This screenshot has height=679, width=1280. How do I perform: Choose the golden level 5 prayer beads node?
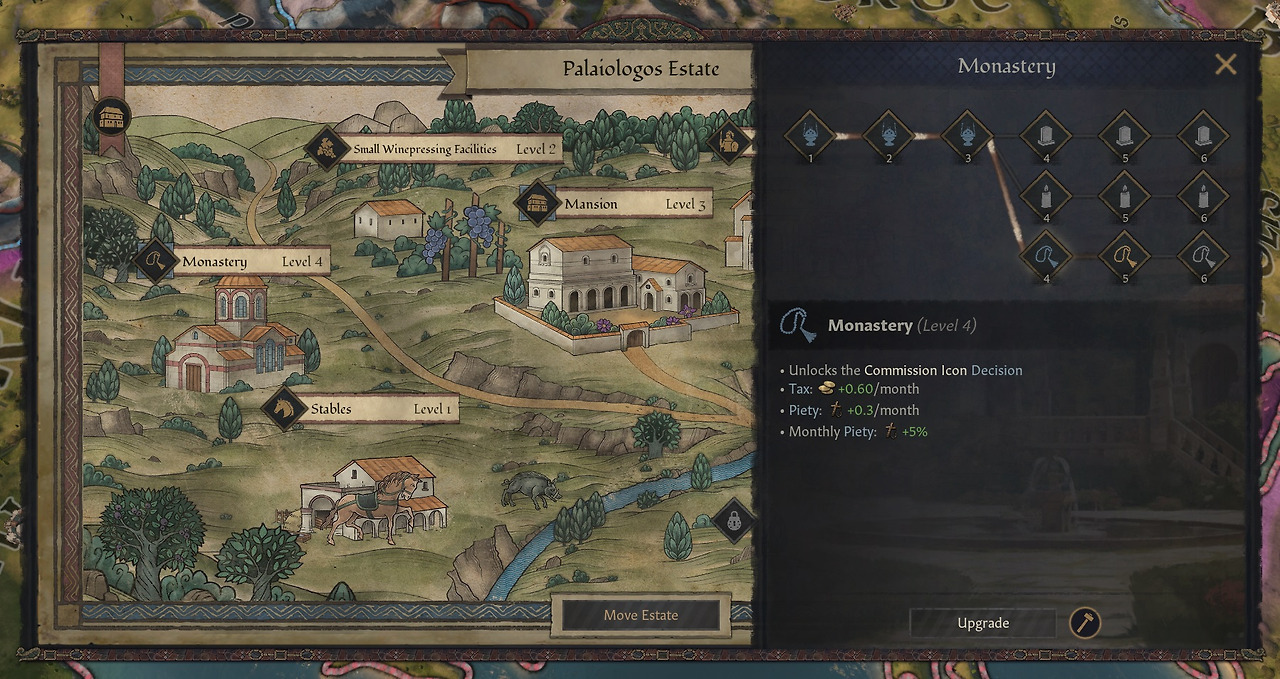1125,256
